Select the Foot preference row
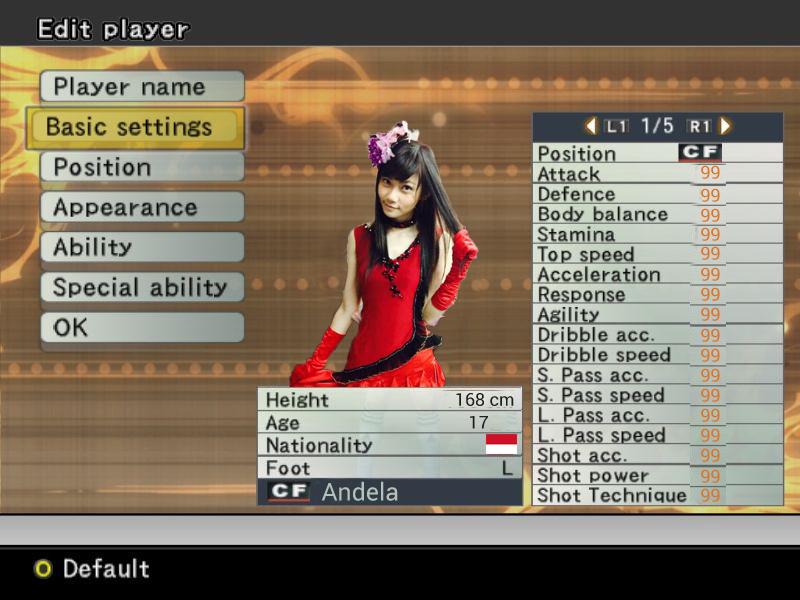Image resolution: width=800 pixels, height=600 pixels. click(389, 468)
